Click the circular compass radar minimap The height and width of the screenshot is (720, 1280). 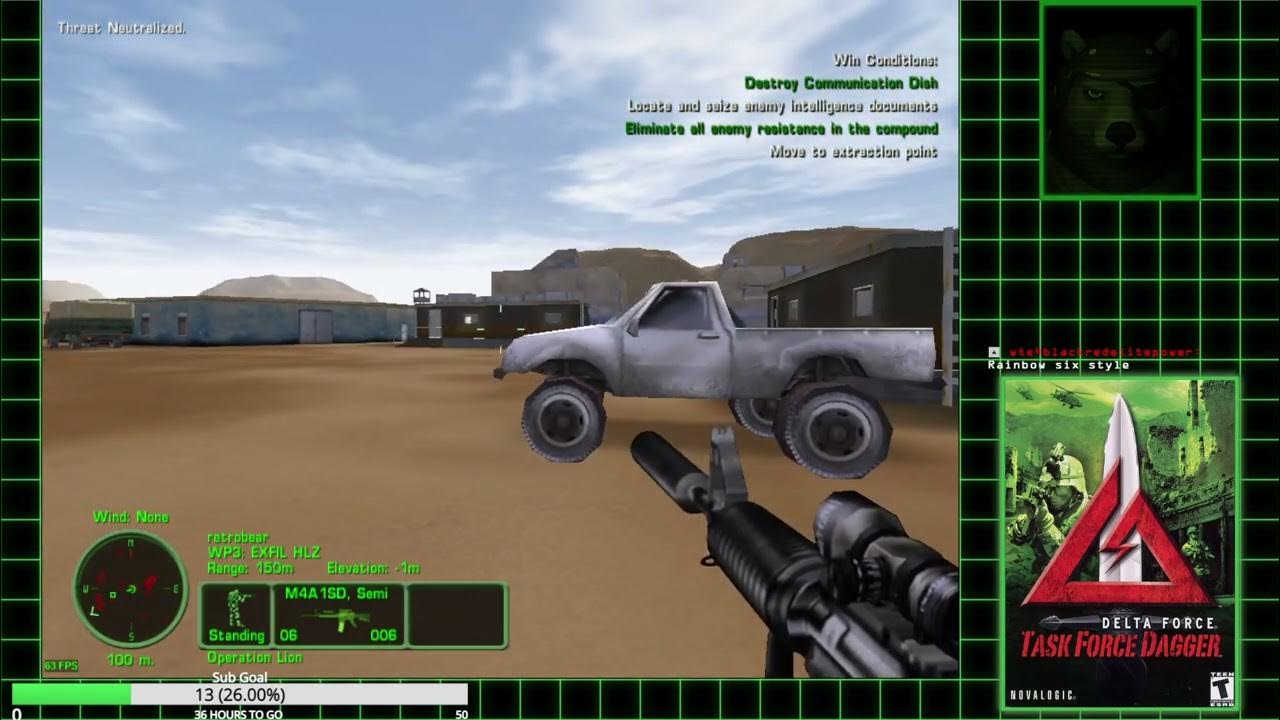(130, 588)
